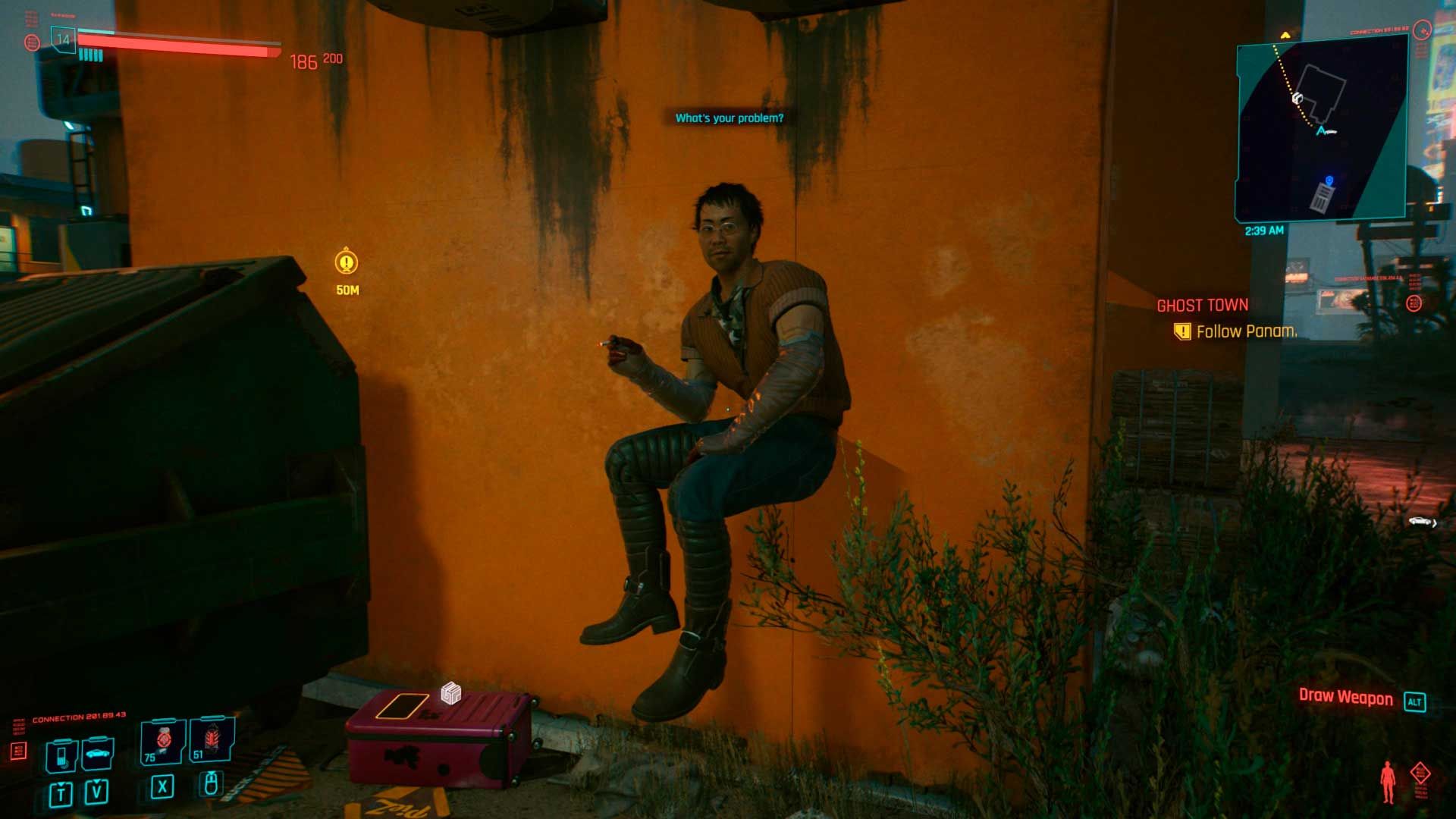Select the GHOST TOWN quest title

coord(1202,304)
